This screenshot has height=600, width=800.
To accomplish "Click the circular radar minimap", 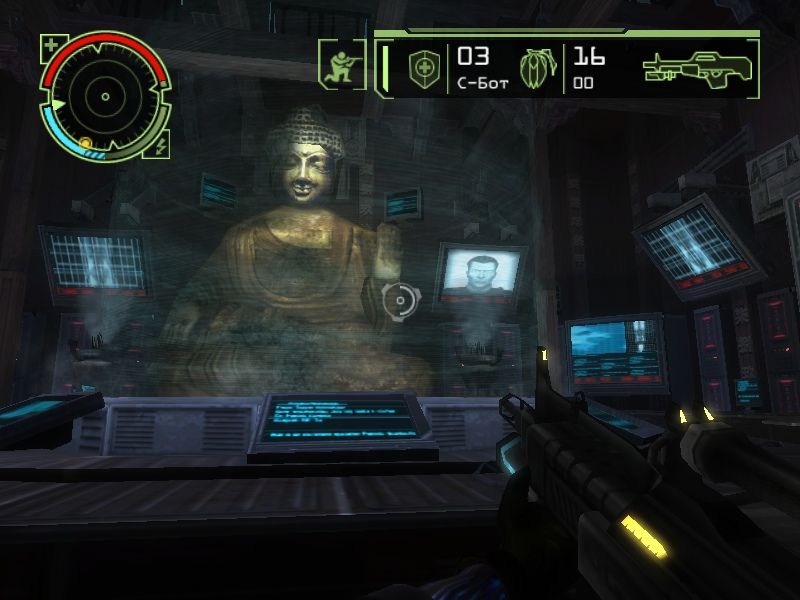I will (104, 97).
